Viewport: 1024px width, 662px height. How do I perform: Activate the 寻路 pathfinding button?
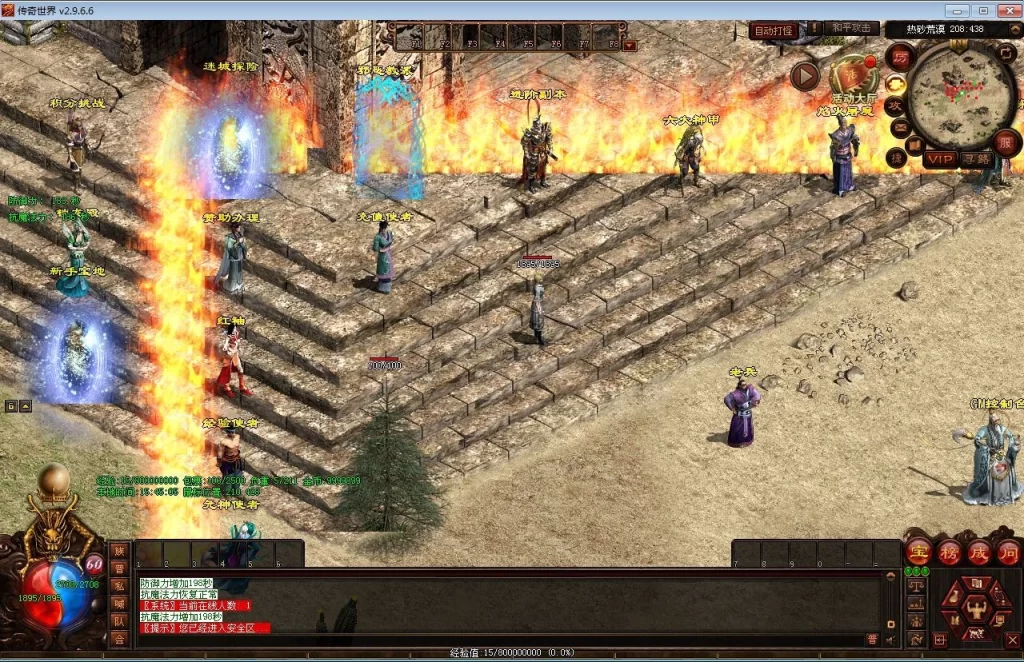[976, 159]
